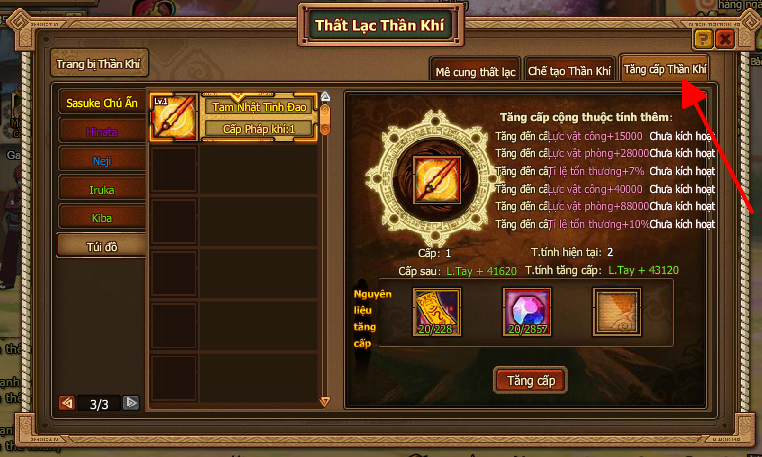
Task: Go to the previous character page
Action: (x=67, y=404)
